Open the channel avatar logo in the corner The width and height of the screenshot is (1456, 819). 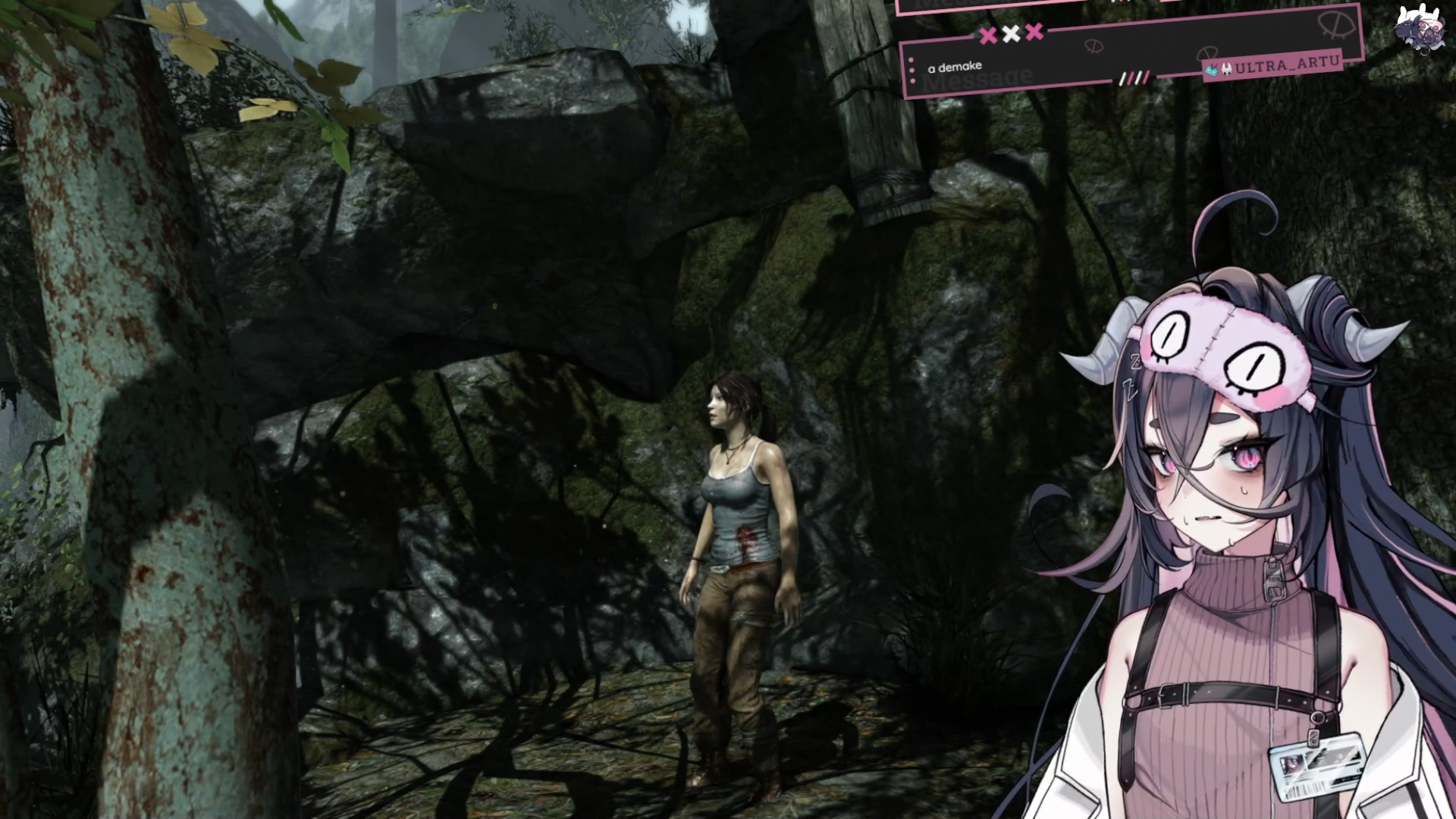[x=1416, y=30]
